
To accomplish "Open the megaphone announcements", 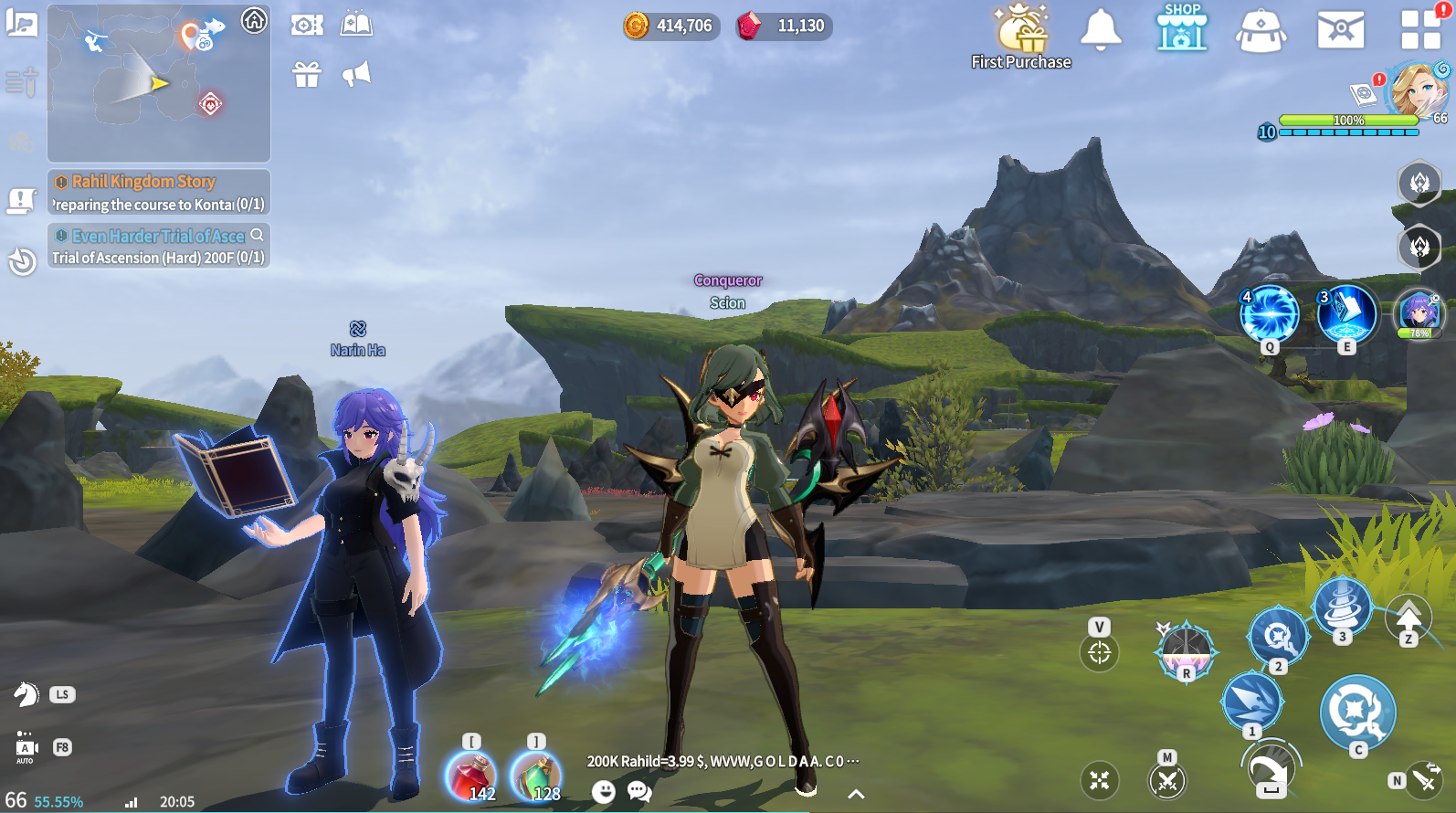I will pos(356,74).
